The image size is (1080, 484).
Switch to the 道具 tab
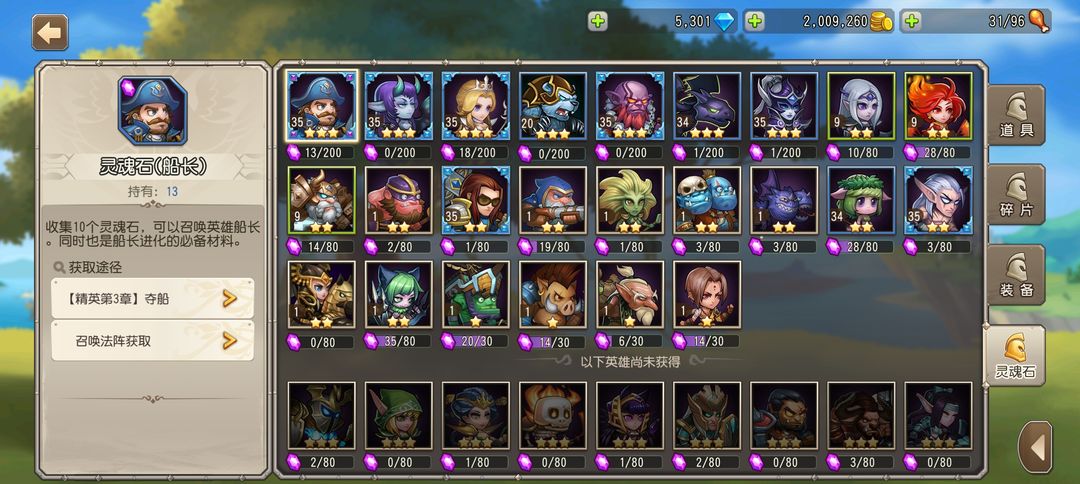pos(1015,116)
